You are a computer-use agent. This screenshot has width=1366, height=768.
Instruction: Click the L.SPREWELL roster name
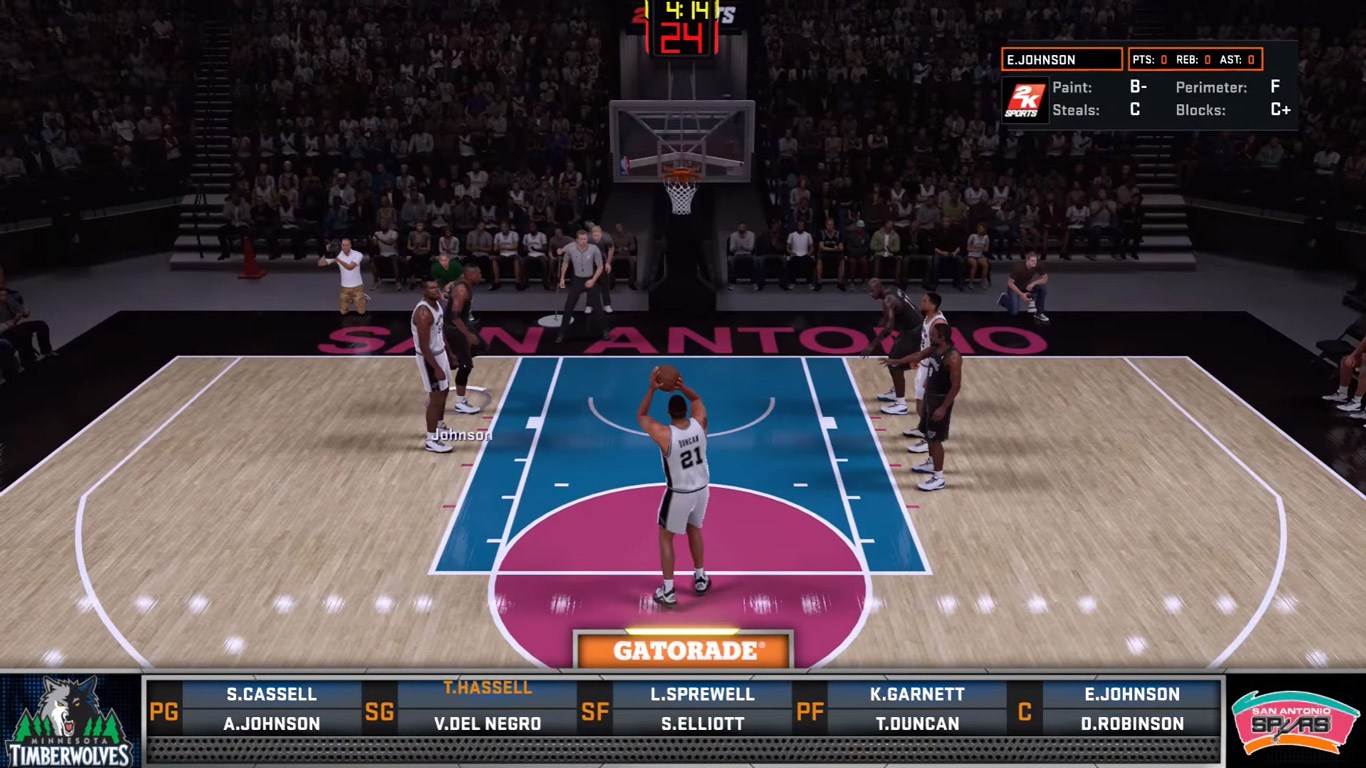click(703, 693)
